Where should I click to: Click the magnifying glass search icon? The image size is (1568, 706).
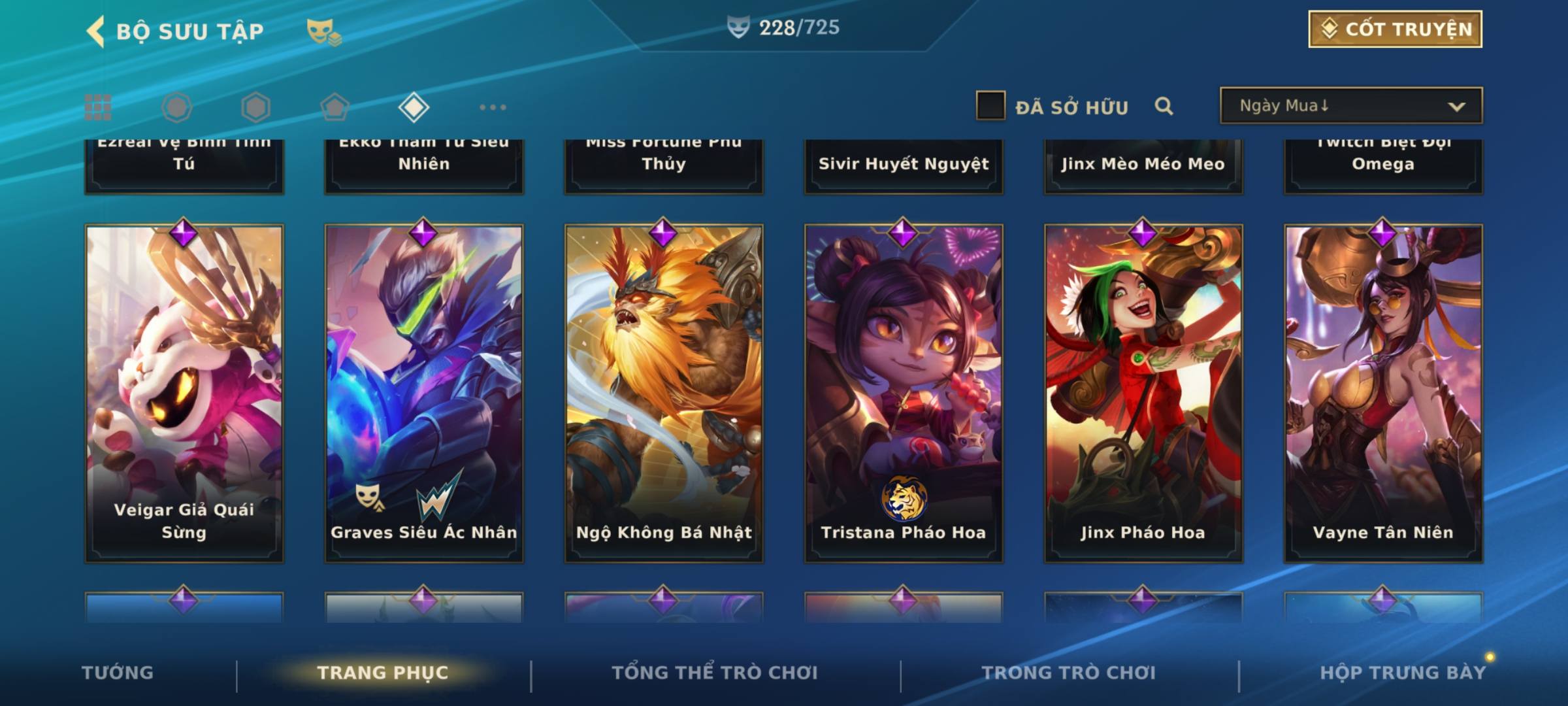pos(1164,106)
